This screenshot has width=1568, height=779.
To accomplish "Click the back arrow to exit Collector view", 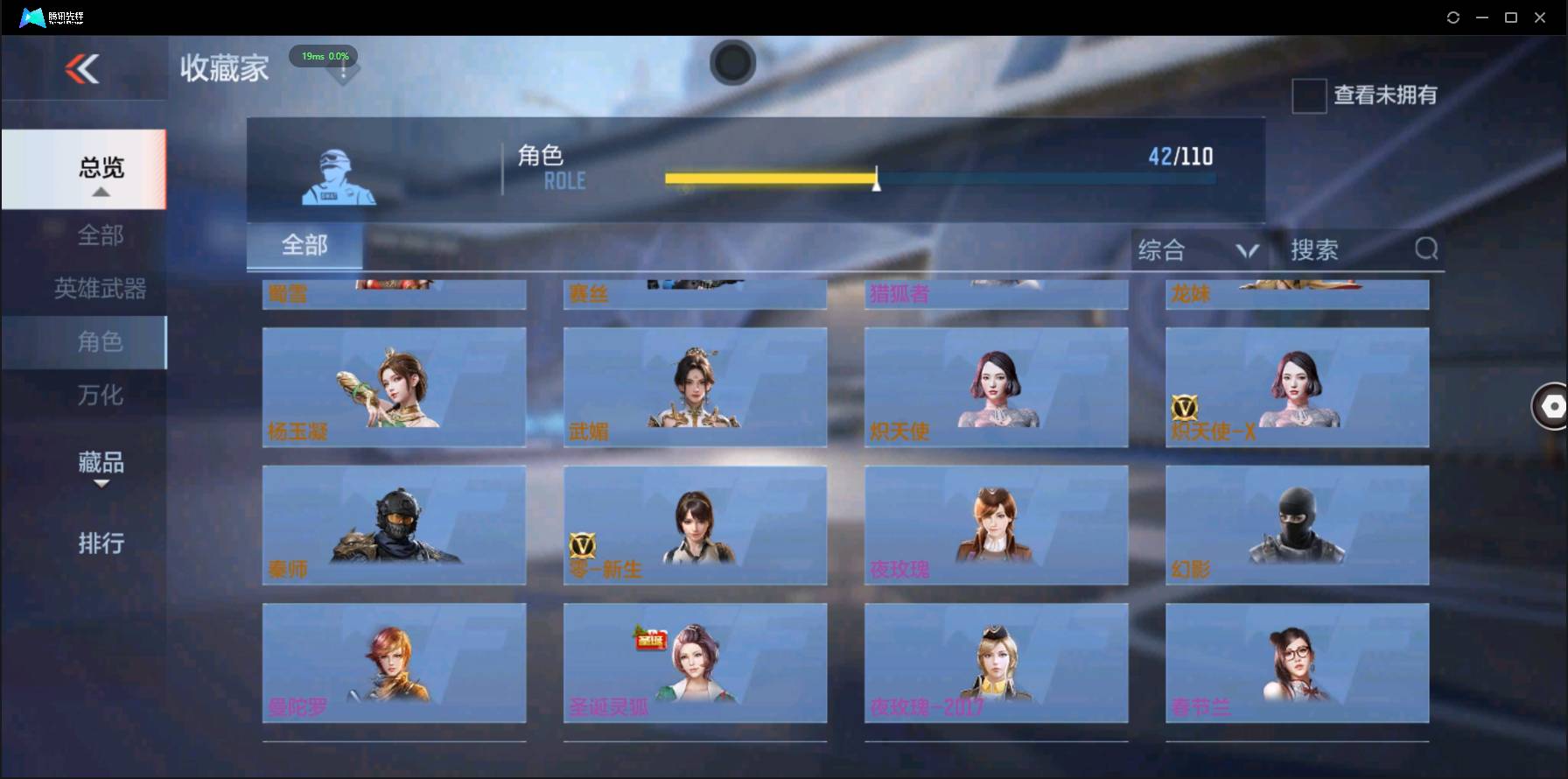I will click(x=83, y=70).
